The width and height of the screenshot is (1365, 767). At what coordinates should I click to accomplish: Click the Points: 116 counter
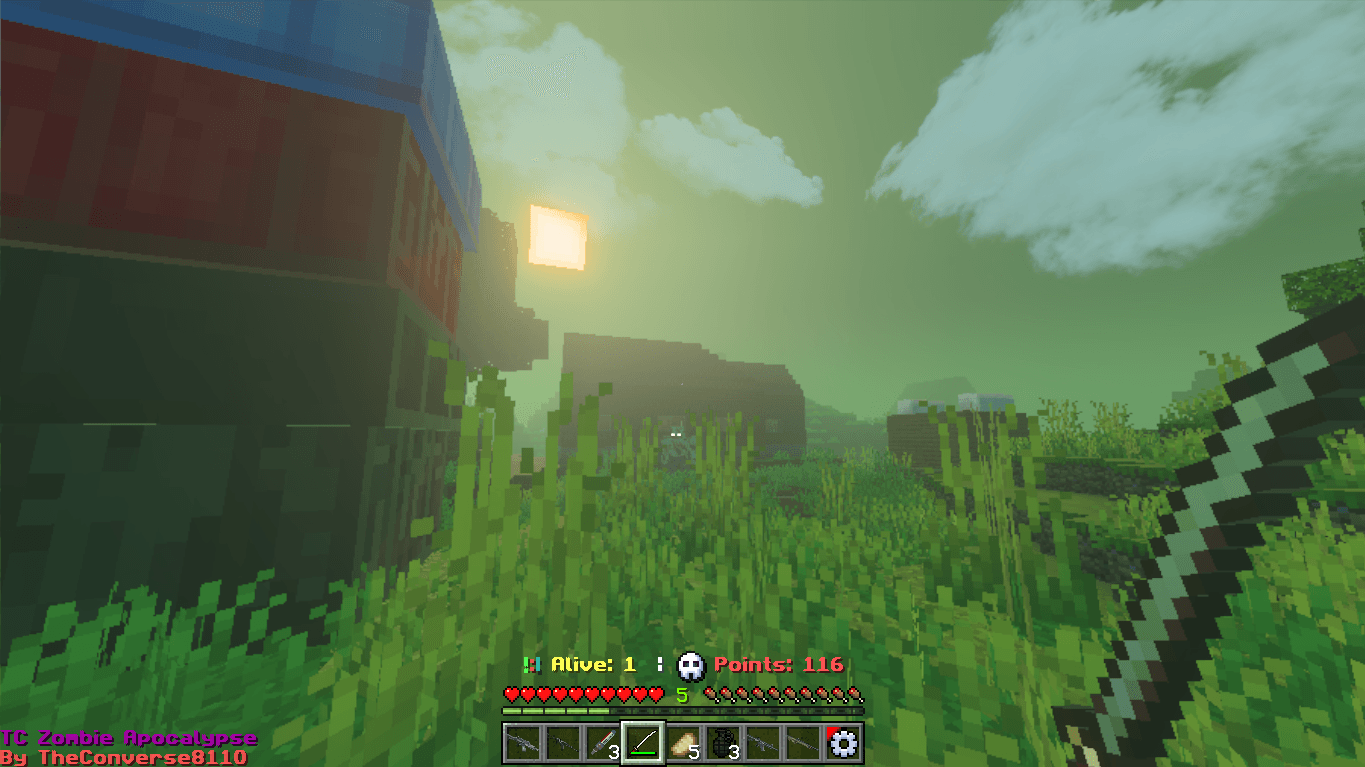pyautogui.click(x=780, y=663)
